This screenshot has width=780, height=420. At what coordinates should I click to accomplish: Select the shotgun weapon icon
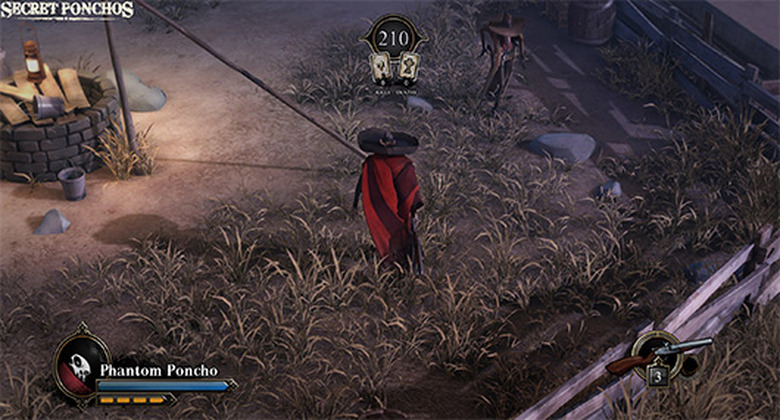coord(660,353)
